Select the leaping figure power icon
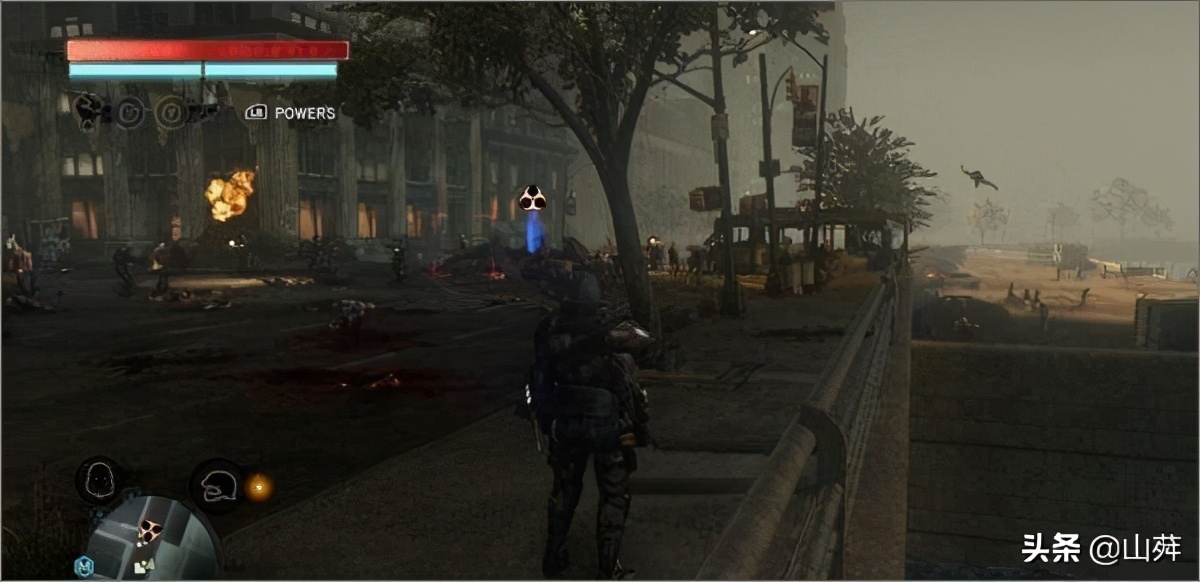Image resolution: width=1200 pixels, height=582 pixels. point(89,109)
